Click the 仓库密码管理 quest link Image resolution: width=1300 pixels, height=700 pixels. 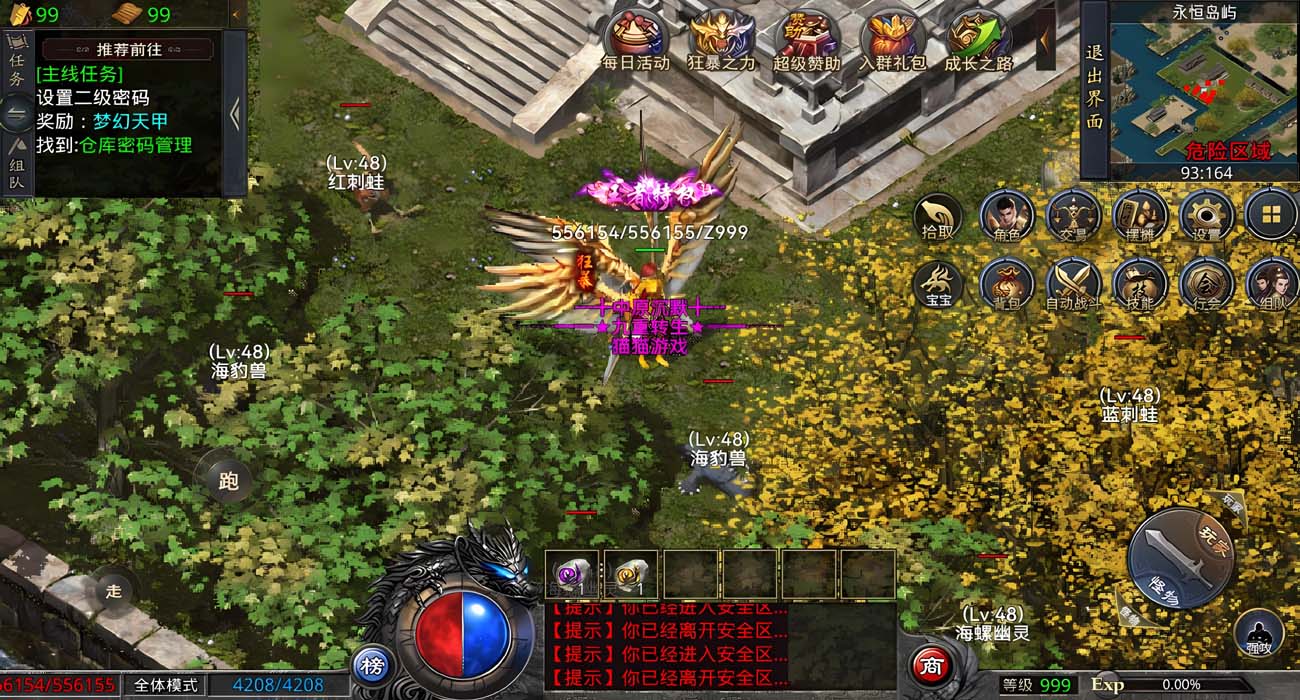tap(137, 145)
